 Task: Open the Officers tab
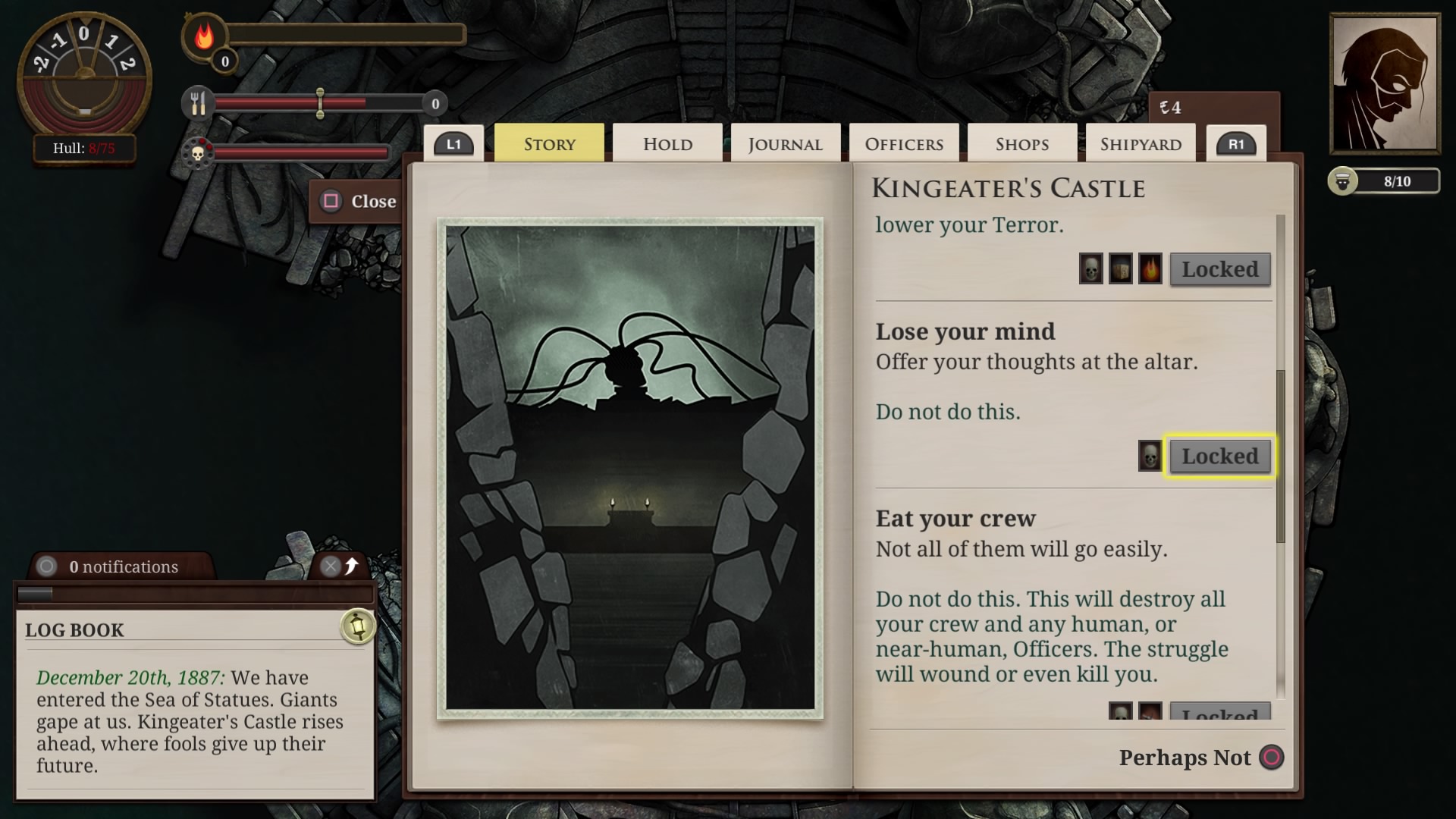[x=904, y=143]
